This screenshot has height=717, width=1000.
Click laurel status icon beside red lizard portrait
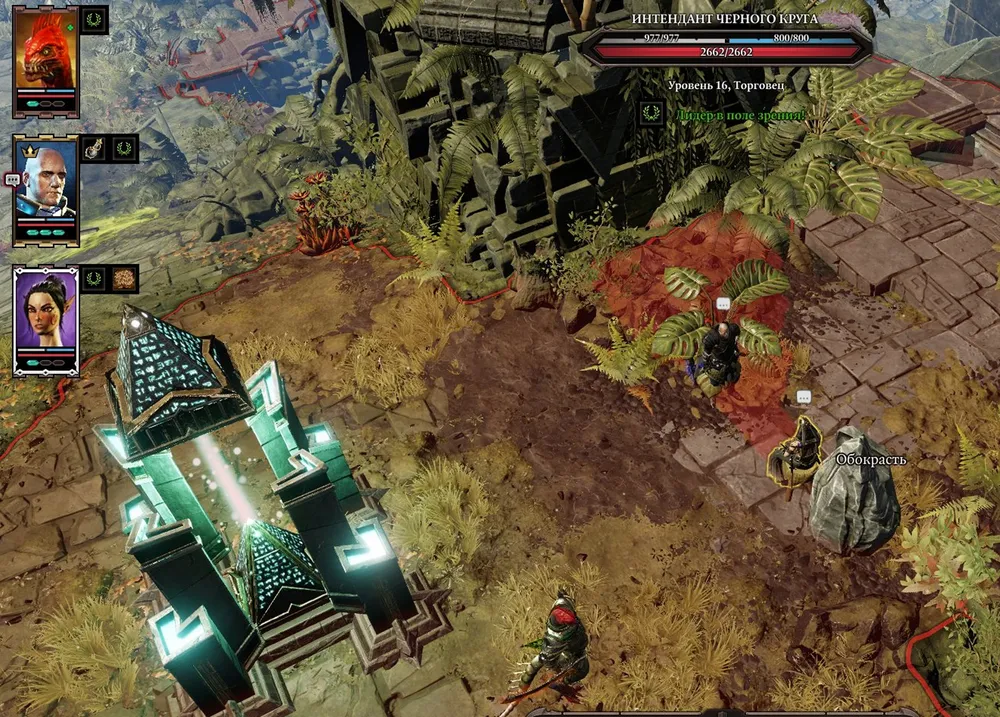pyautogui.click(x=94, y=20)
